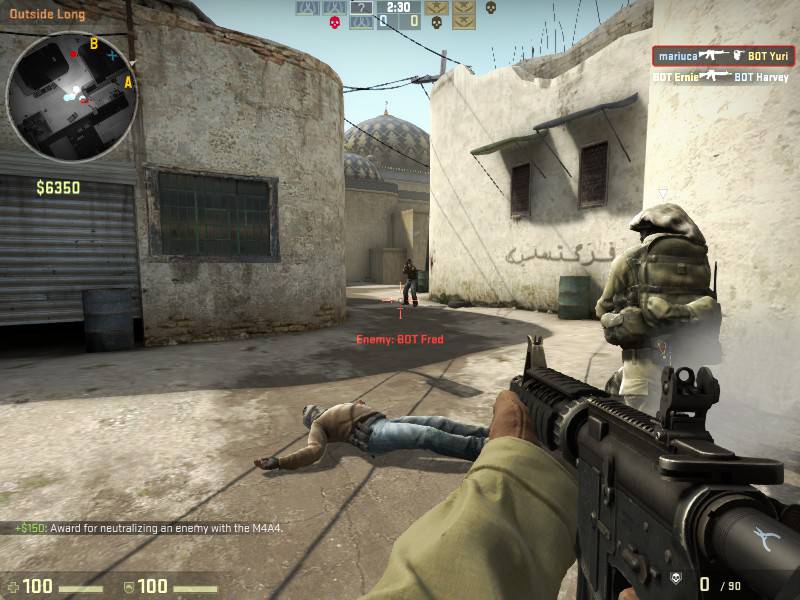Select the red skull dead-player icon
This screenshot has width=800, height=600.
point(333,22)
